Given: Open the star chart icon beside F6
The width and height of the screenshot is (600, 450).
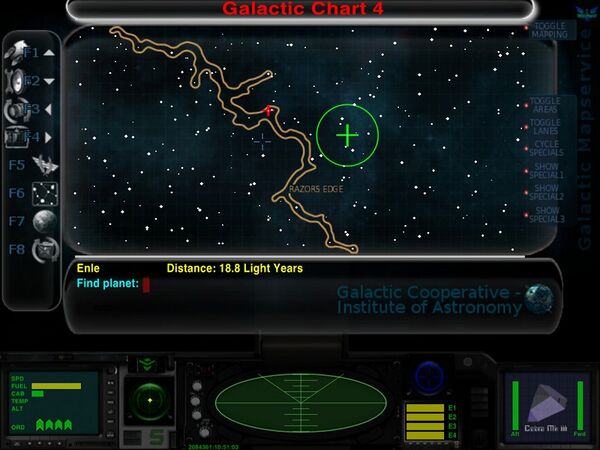Looking at the screenshot, I should (44, 193).
